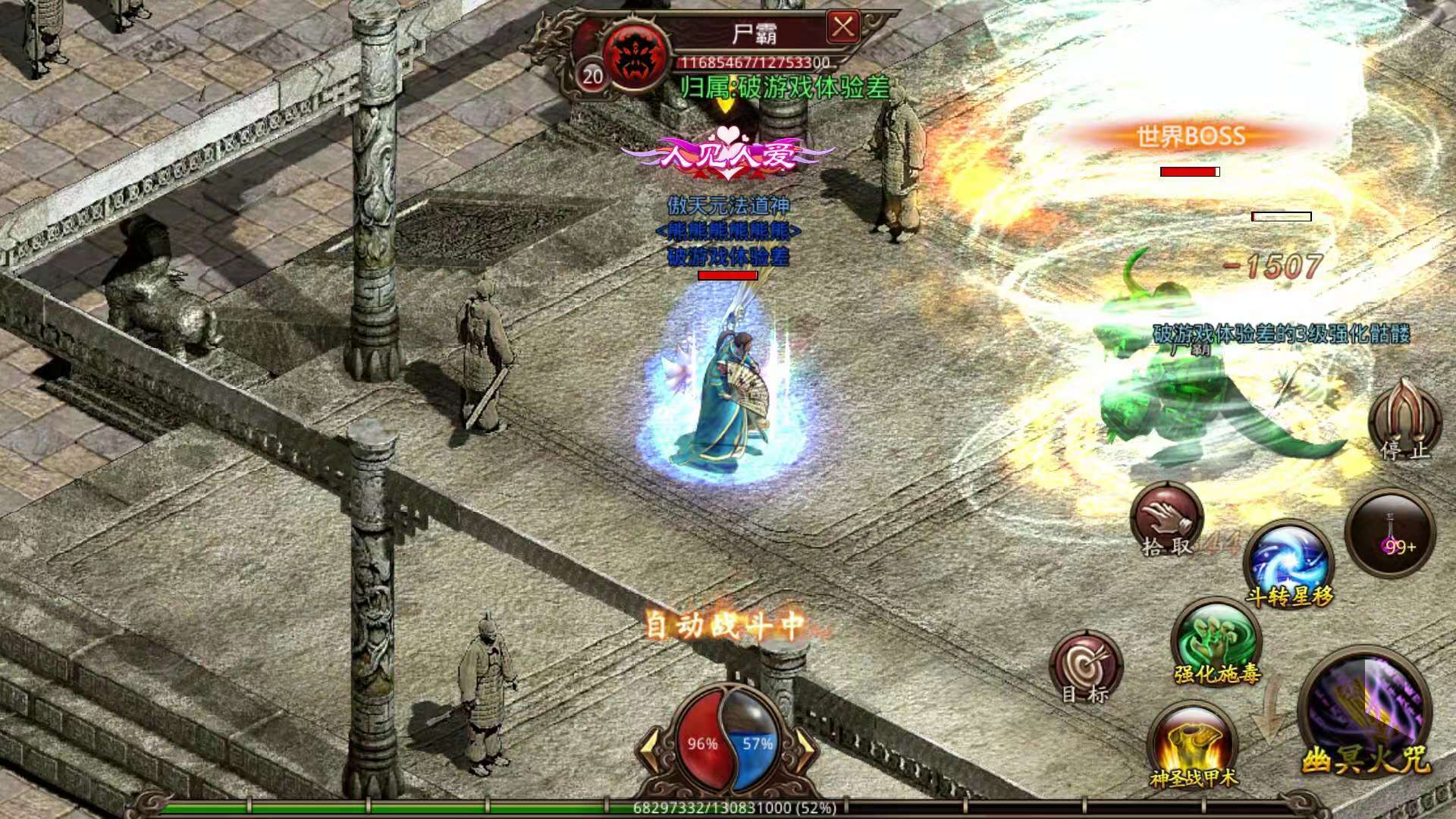Toggle the 自动战斗中 auto-battle indicator
Screen dimensions: 1456x819
pyautogui.click(x=724, y=626)
